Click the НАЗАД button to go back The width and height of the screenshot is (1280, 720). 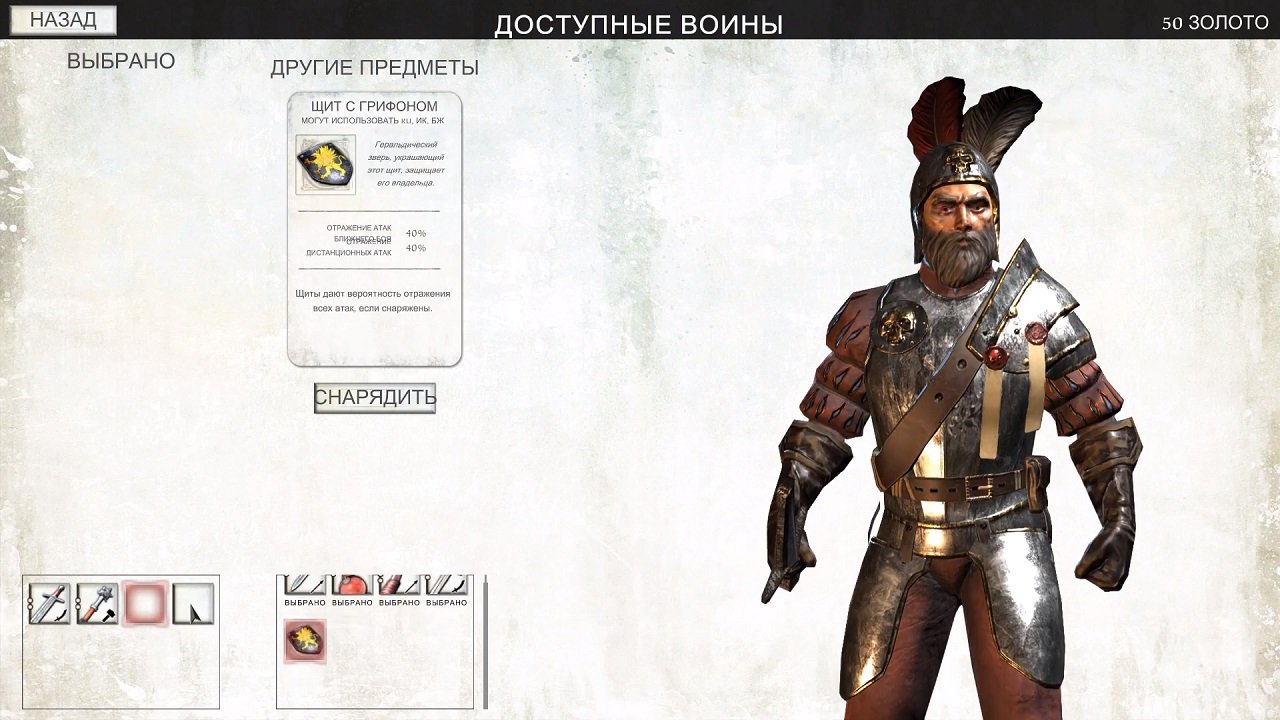tap(62, 18)
